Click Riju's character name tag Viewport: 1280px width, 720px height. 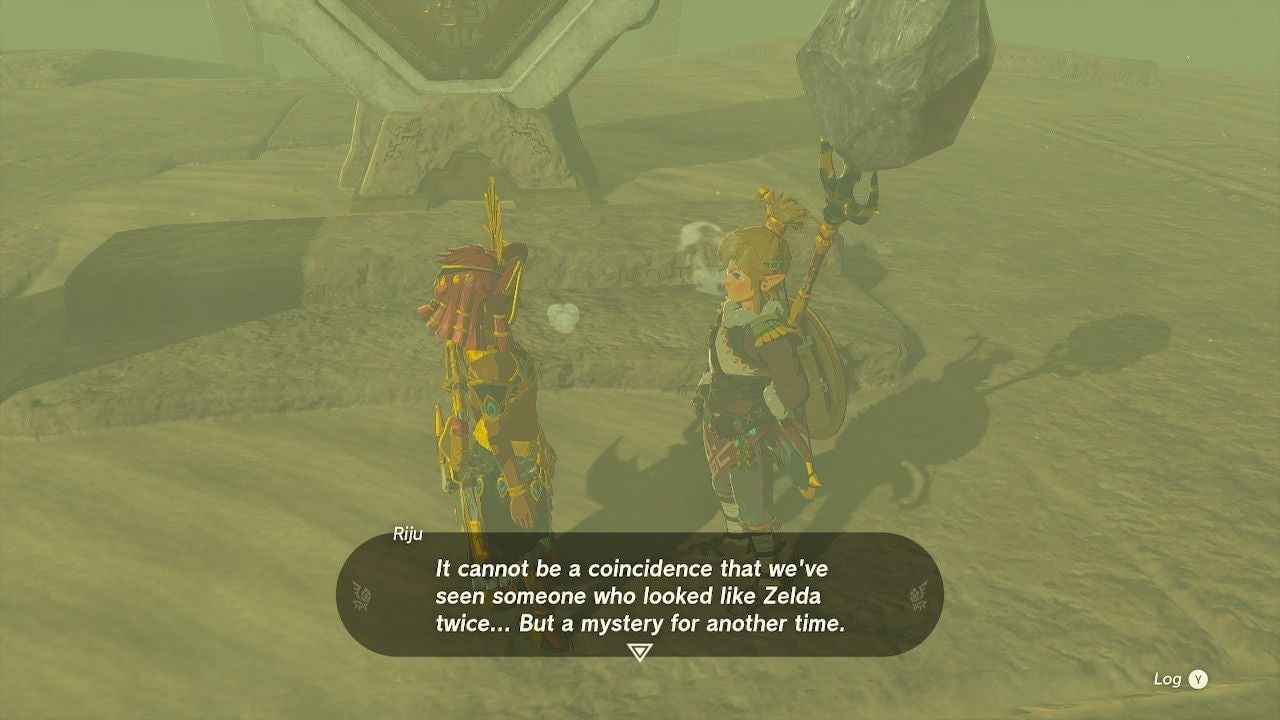[407, 534]
